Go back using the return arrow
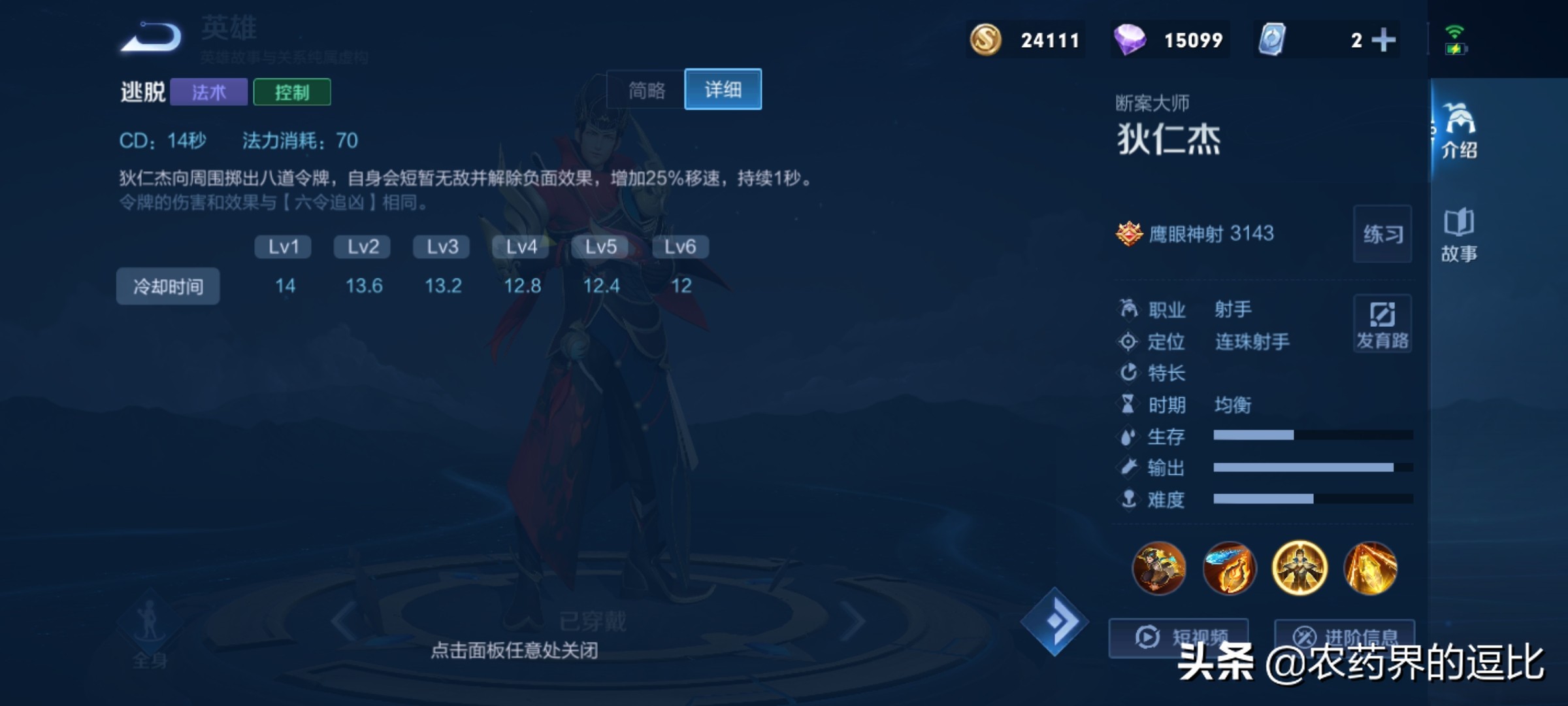Image resolution: width=1568 pixels, height=706 pixels. 152,37
